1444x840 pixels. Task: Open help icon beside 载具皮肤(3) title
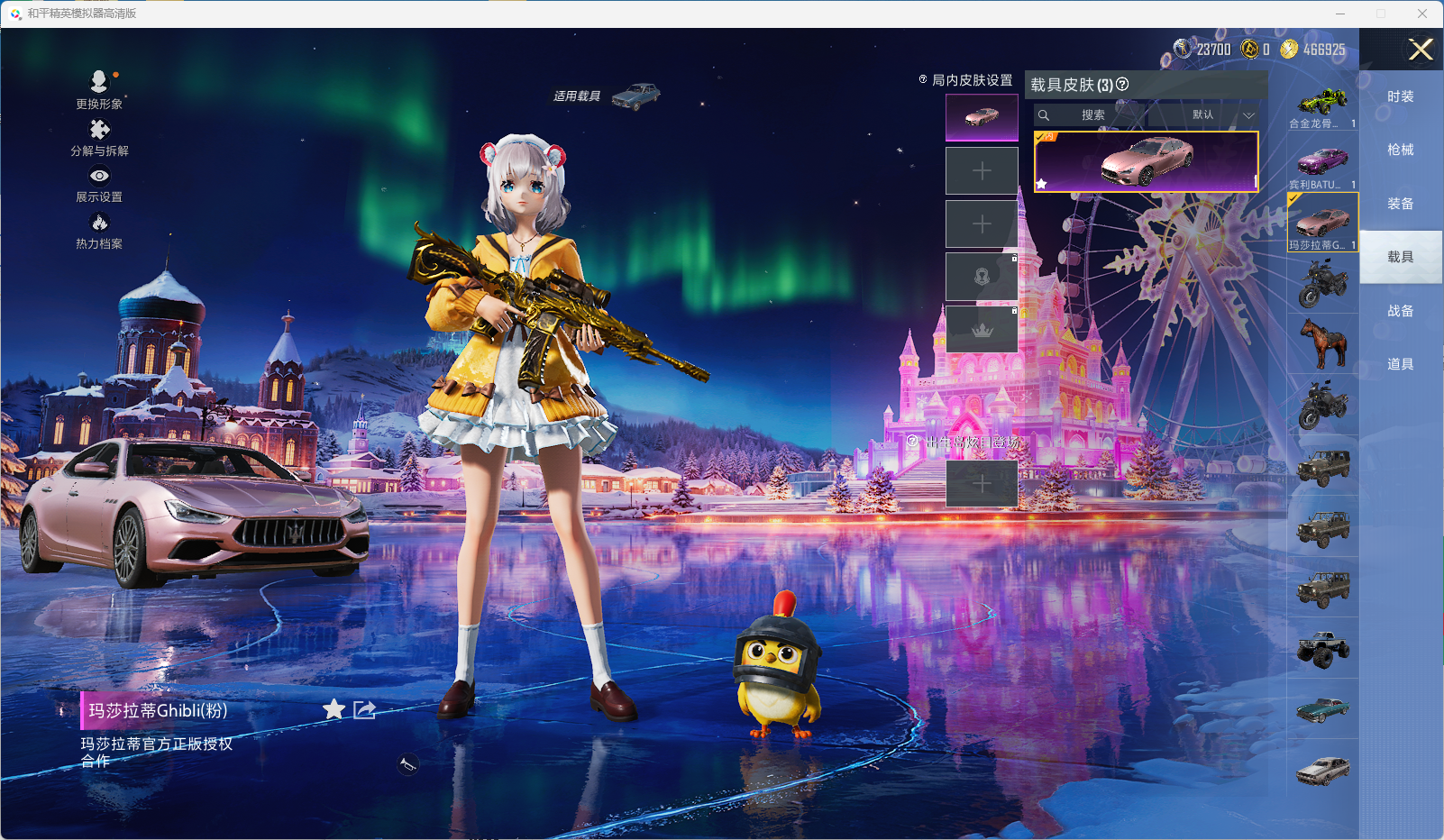coord(1121,85)
